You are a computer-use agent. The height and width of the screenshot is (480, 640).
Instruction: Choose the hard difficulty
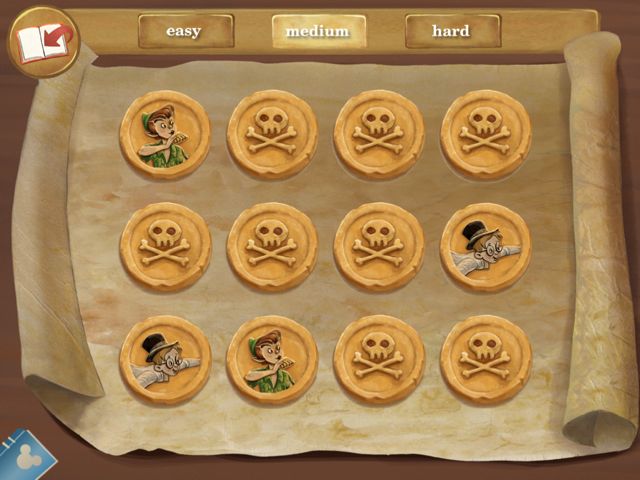coord(451,31)
